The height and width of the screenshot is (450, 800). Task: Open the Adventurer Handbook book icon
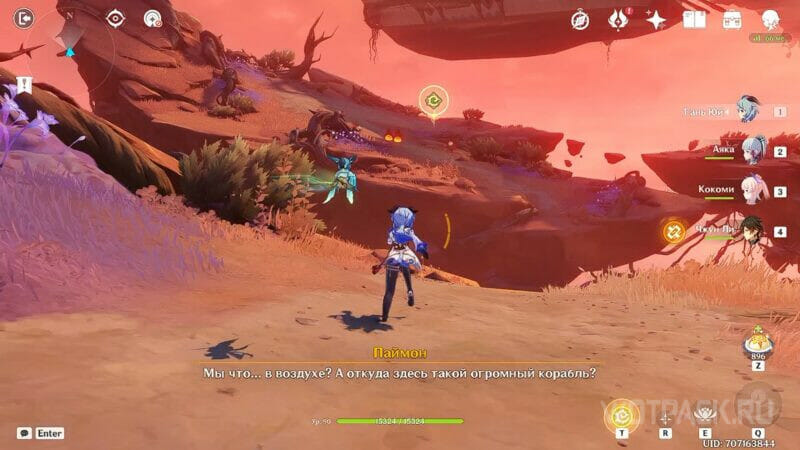[694, 19]
